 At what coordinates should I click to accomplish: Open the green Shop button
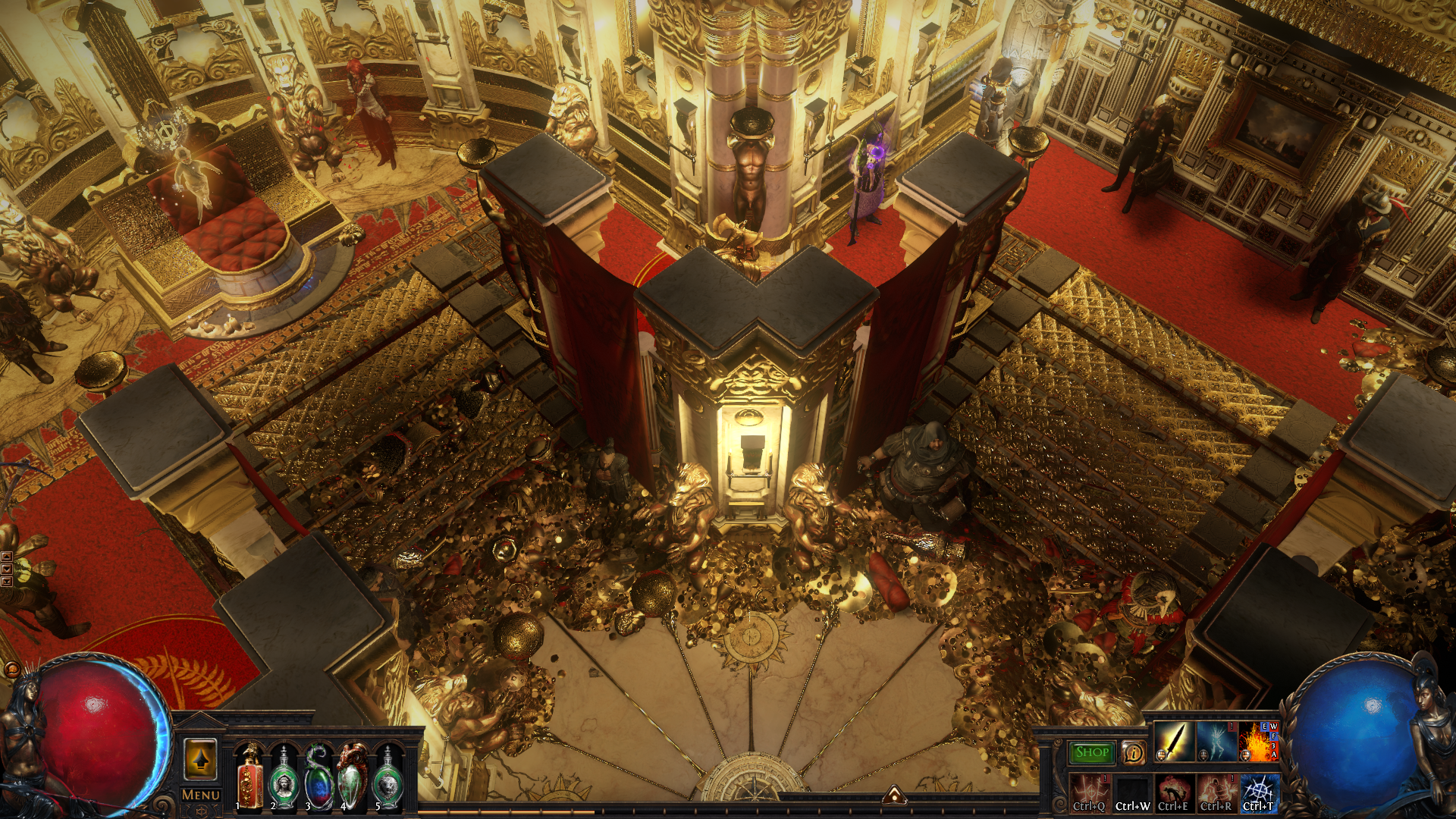pyautogui.click(x=1091, y=752)
